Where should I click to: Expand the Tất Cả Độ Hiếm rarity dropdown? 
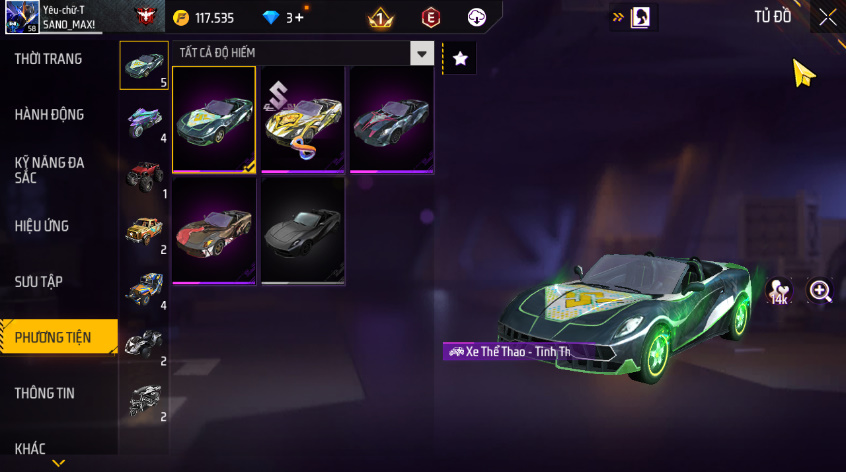(x=423, y=53)
